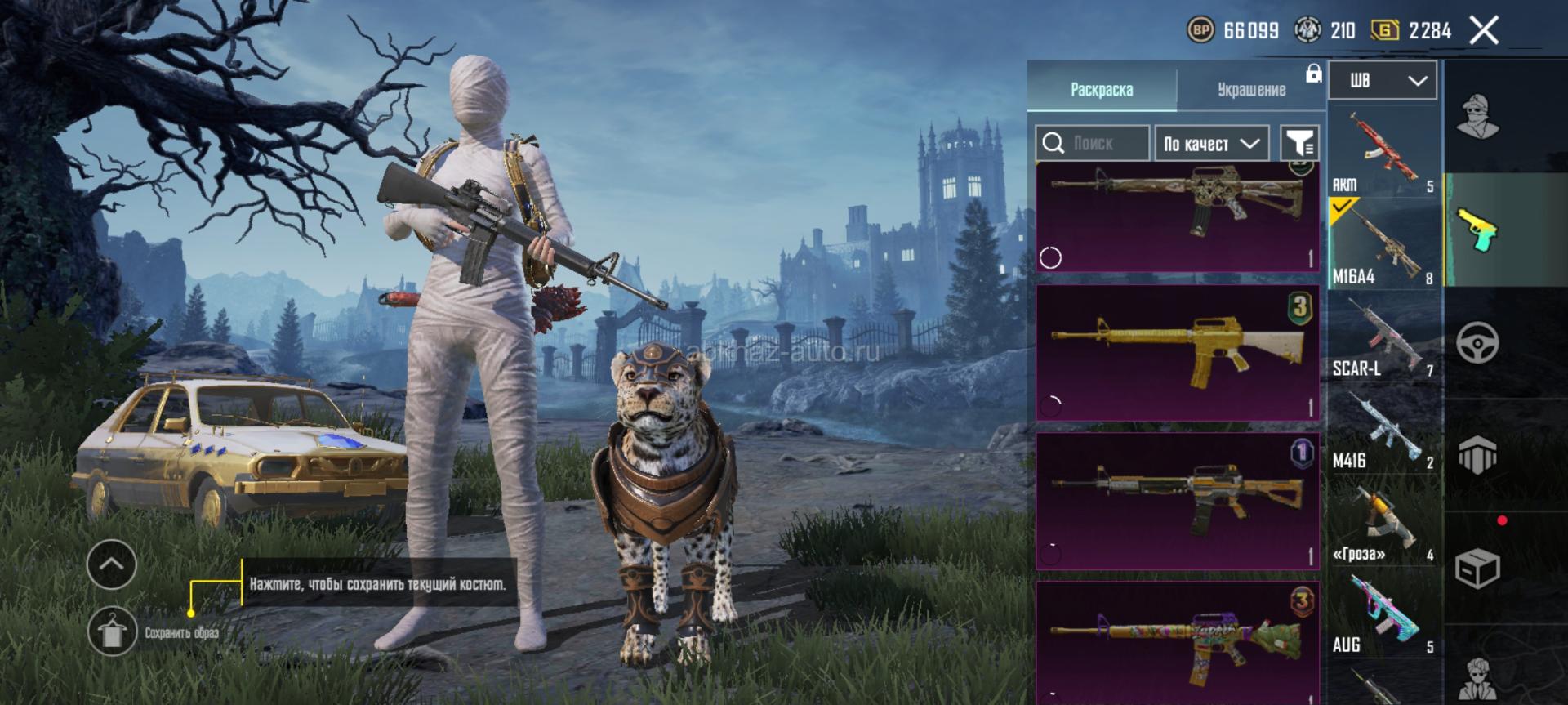Expand the ШВ weapon type dropdown

tap(1383, 80)
